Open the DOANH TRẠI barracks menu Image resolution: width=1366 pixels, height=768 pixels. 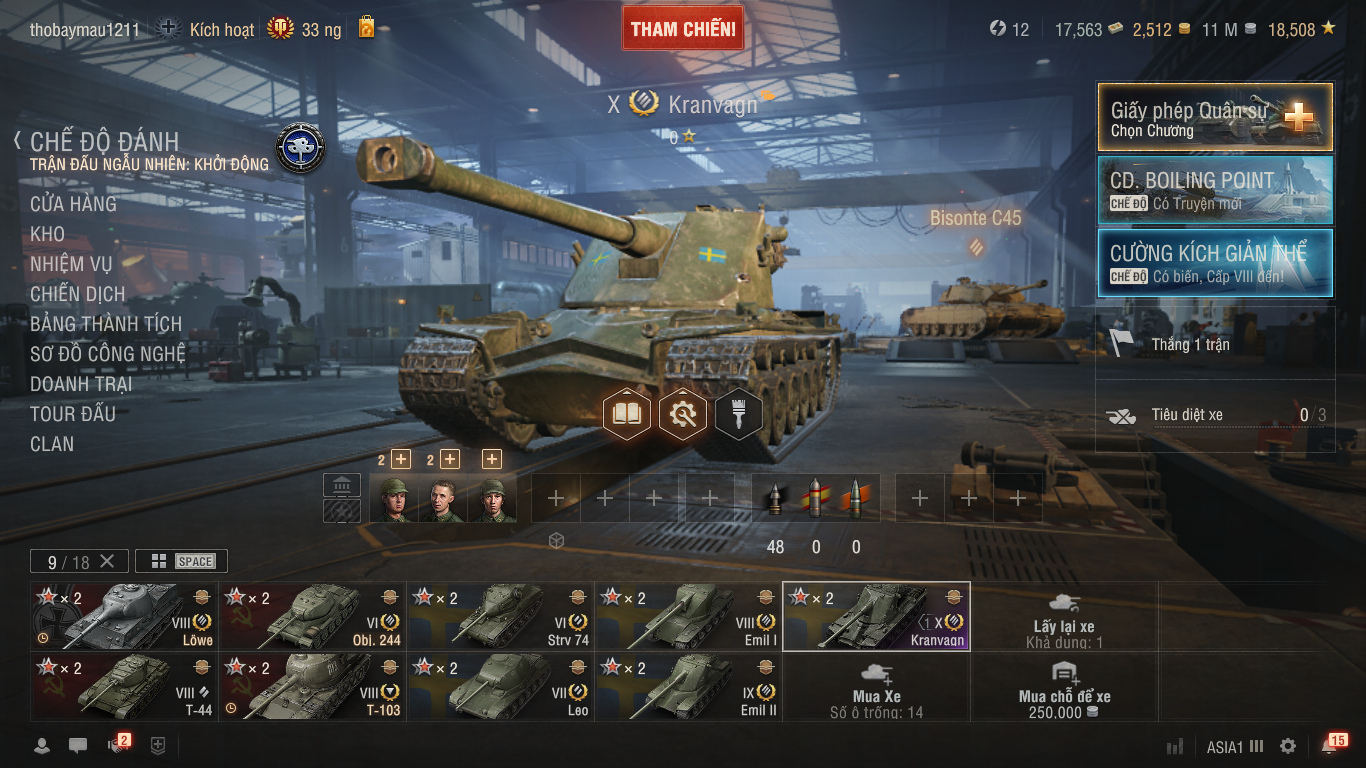tap(81, 384)
